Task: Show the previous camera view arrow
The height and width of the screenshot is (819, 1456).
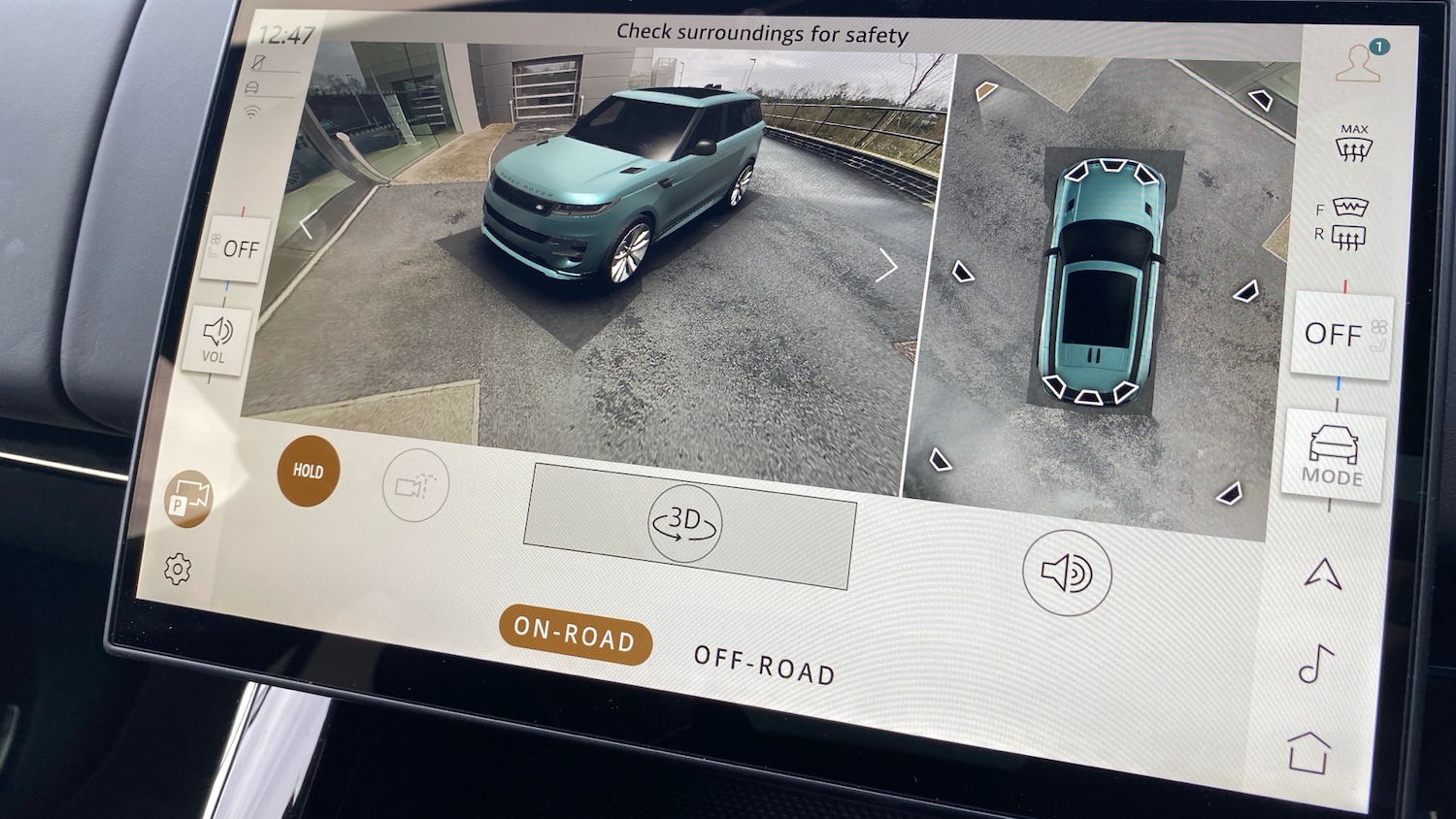Action: click(x=307, y=226)
